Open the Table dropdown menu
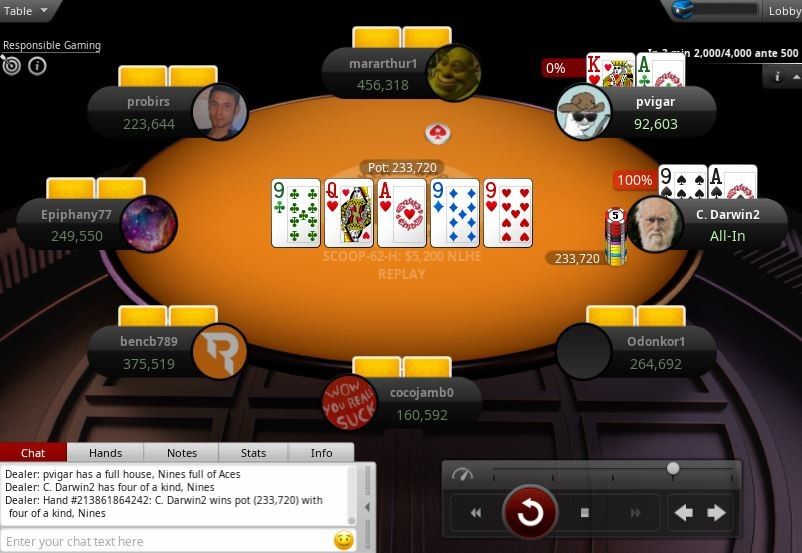Screen dimensions: 802x553 tap(29, 11)
